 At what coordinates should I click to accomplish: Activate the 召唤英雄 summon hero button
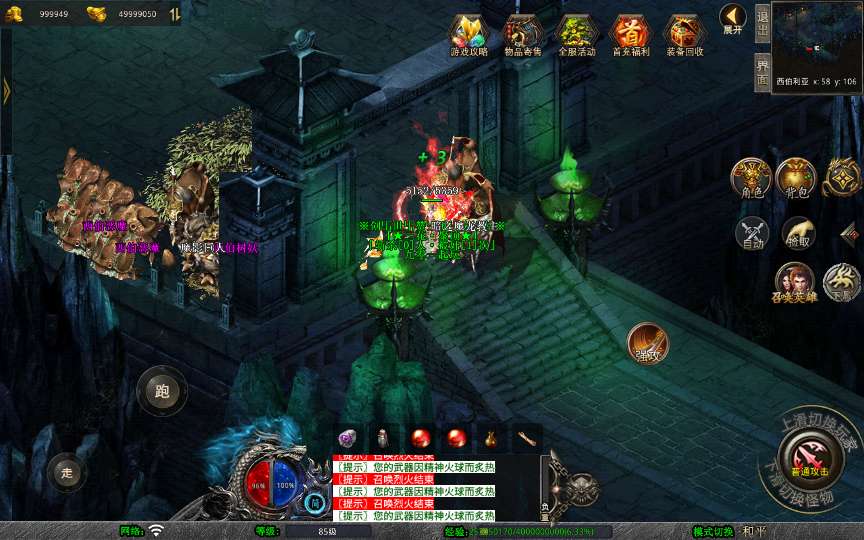[795, 282]
